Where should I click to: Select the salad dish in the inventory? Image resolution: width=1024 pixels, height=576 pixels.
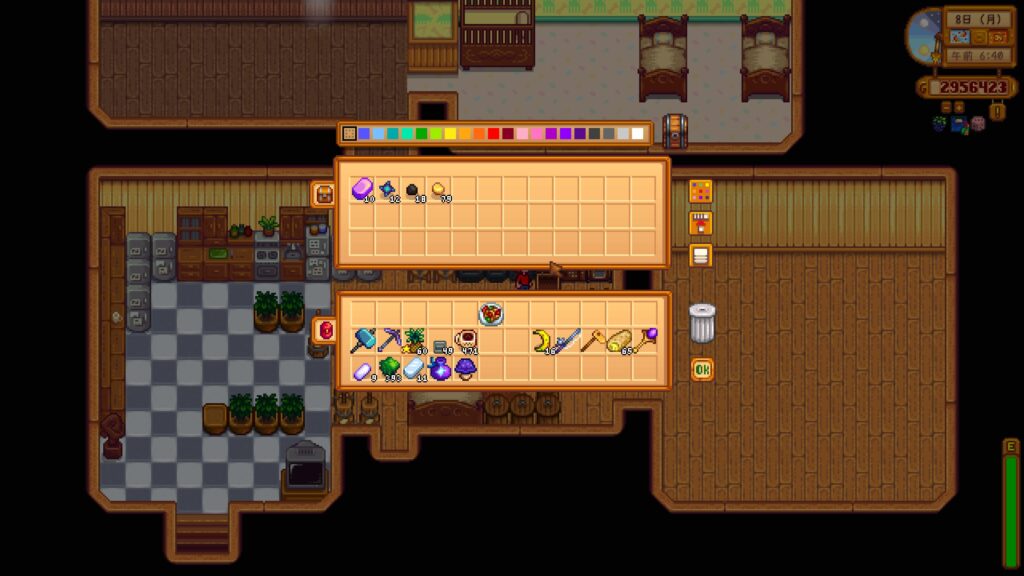click(491, 314)
